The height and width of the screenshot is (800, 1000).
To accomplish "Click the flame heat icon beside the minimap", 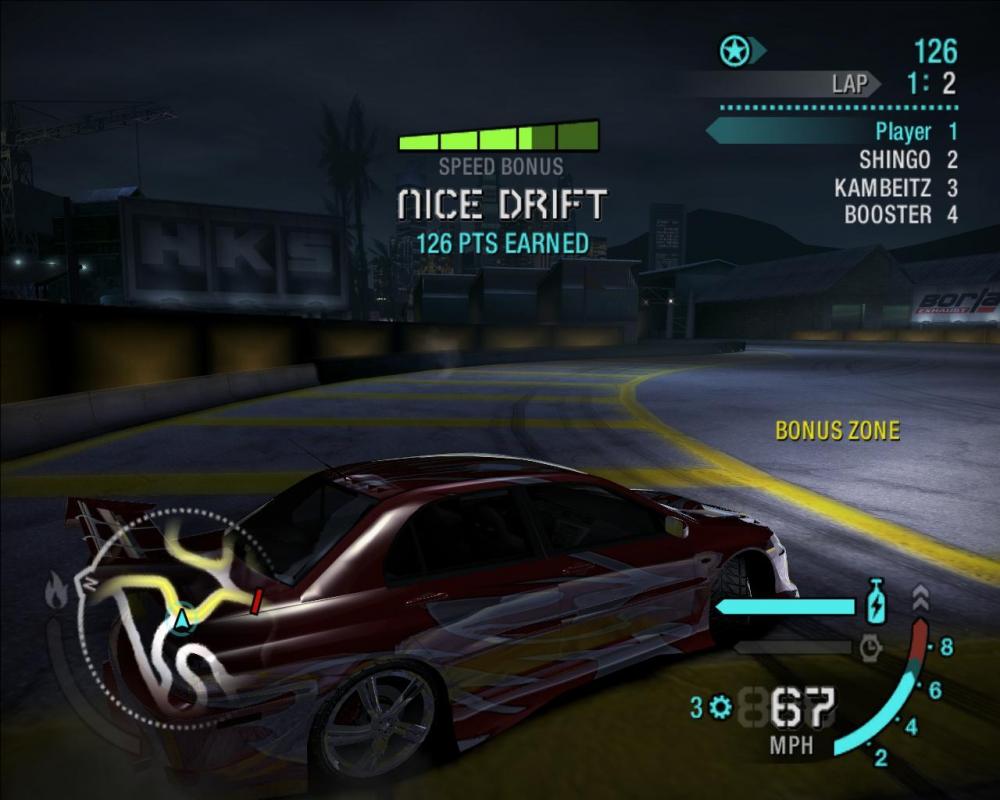I will [56, 594].
